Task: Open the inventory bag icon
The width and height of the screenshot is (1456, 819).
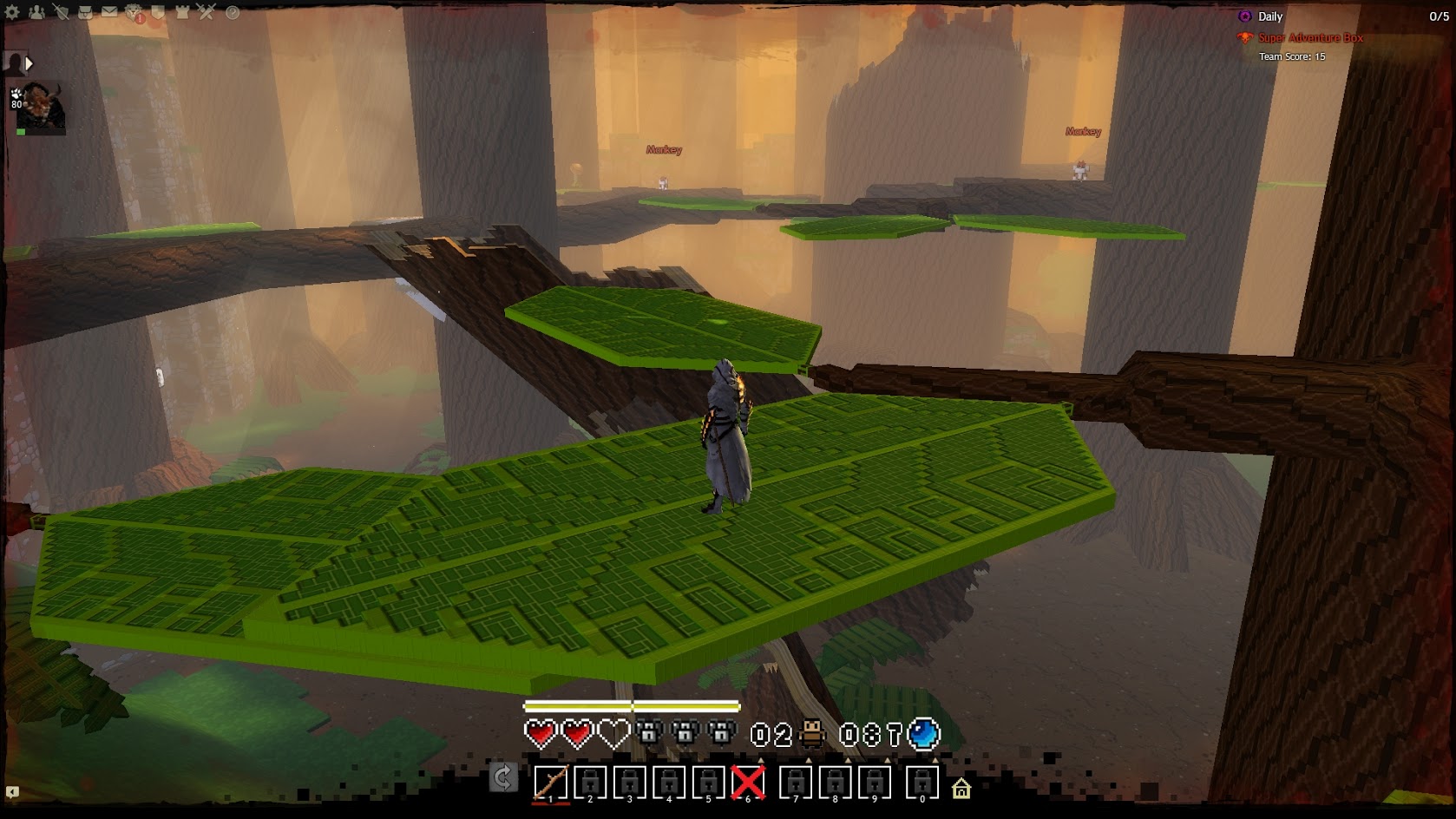Action: pyautogui.click(x=85, y=12)
